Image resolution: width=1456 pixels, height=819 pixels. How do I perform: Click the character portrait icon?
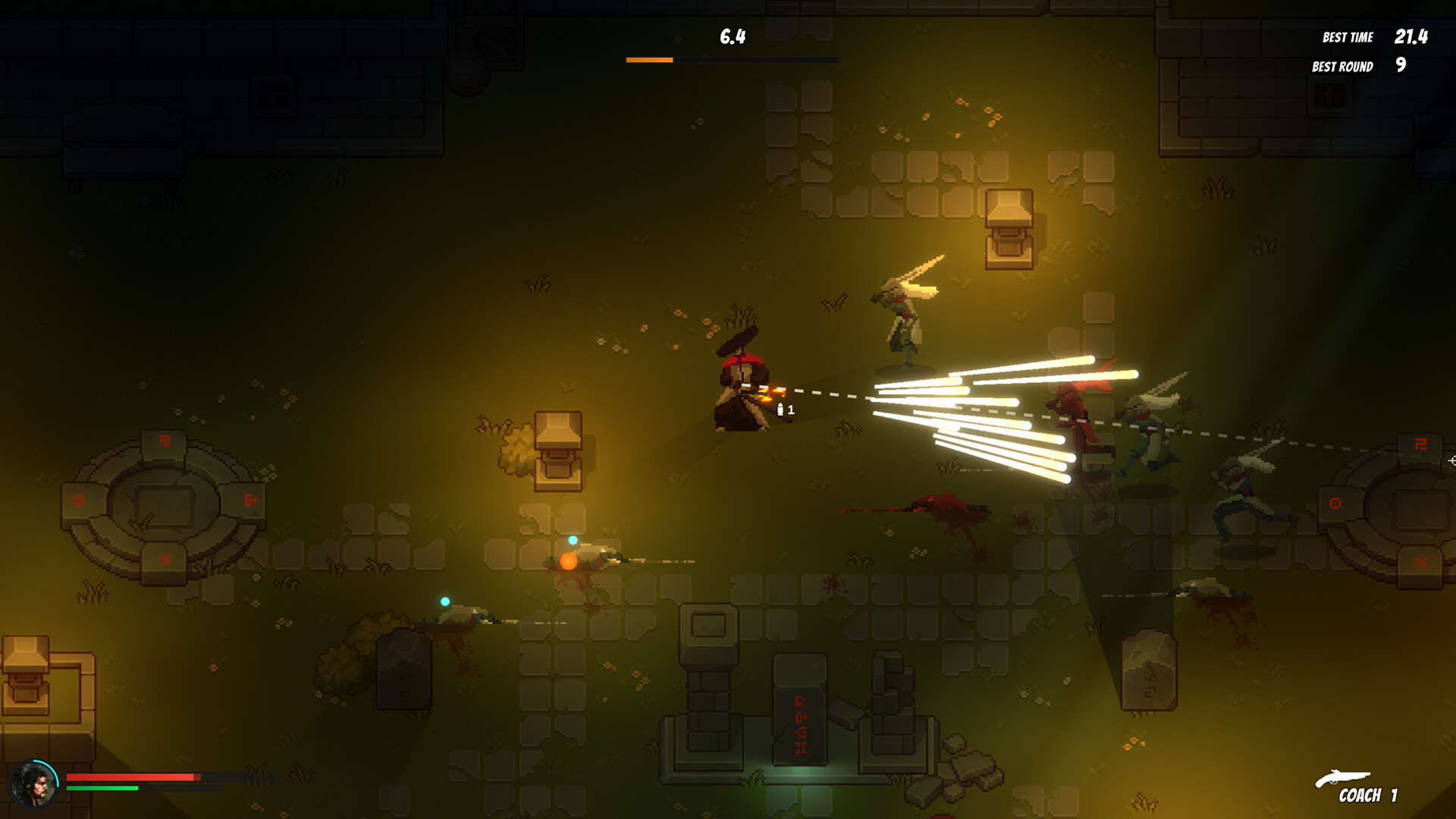click(34, 784)
